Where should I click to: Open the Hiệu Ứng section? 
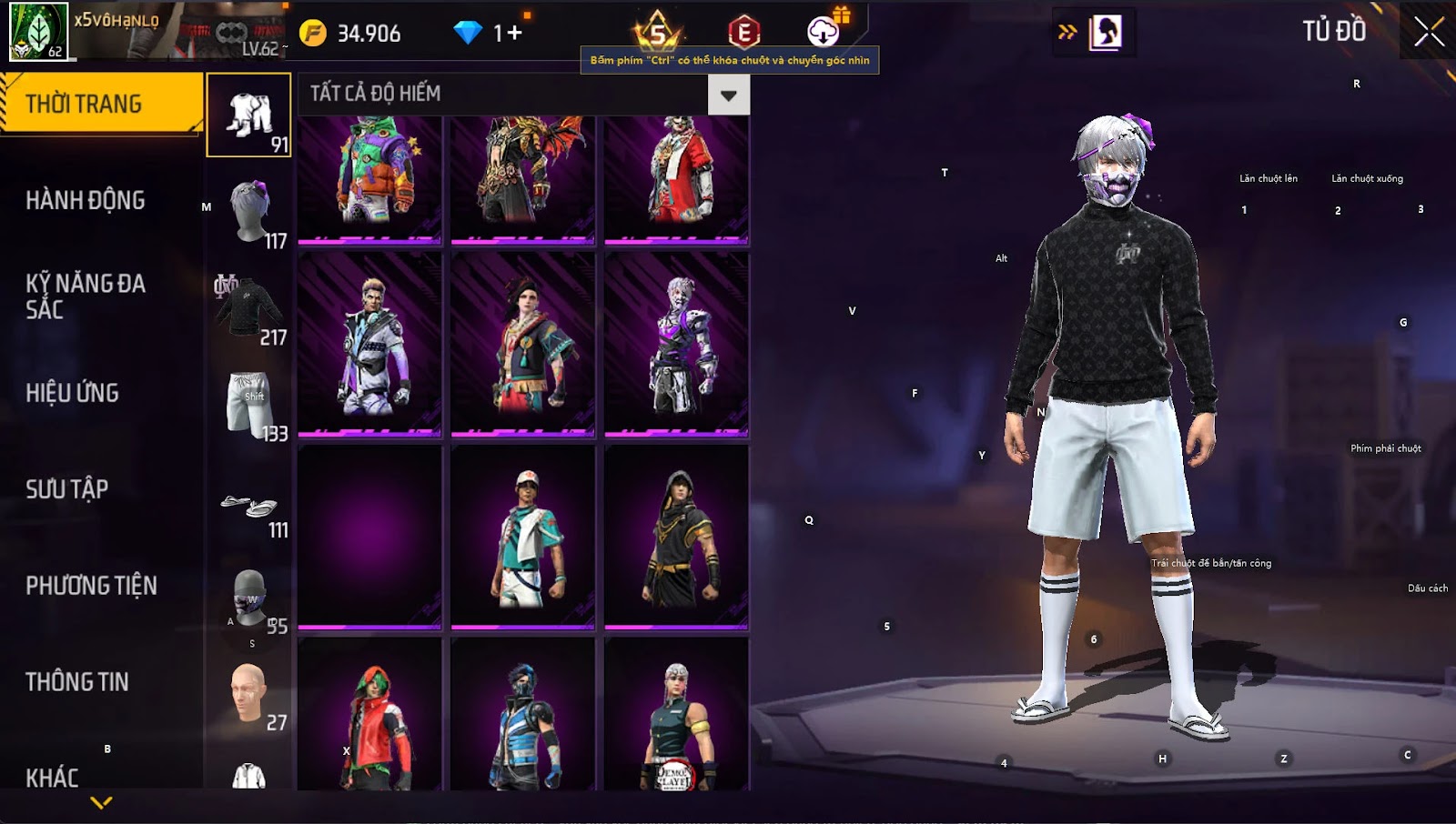73,393
